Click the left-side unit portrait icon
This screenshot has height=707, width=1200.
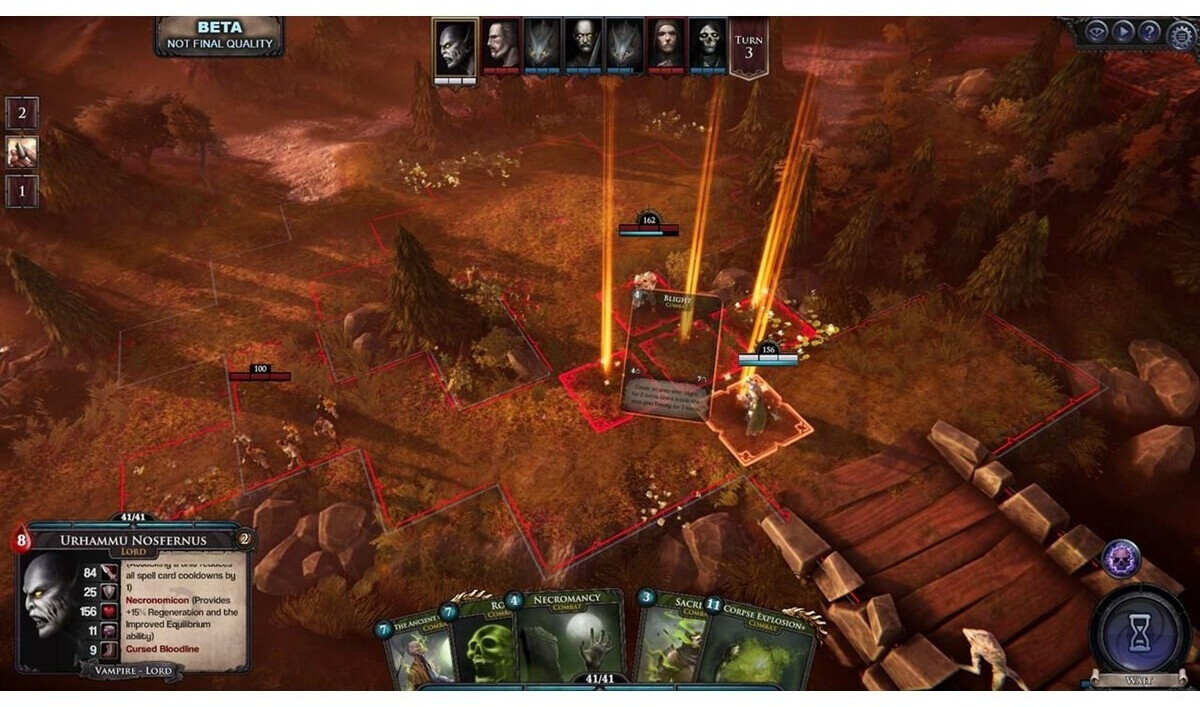click(22, 152)
